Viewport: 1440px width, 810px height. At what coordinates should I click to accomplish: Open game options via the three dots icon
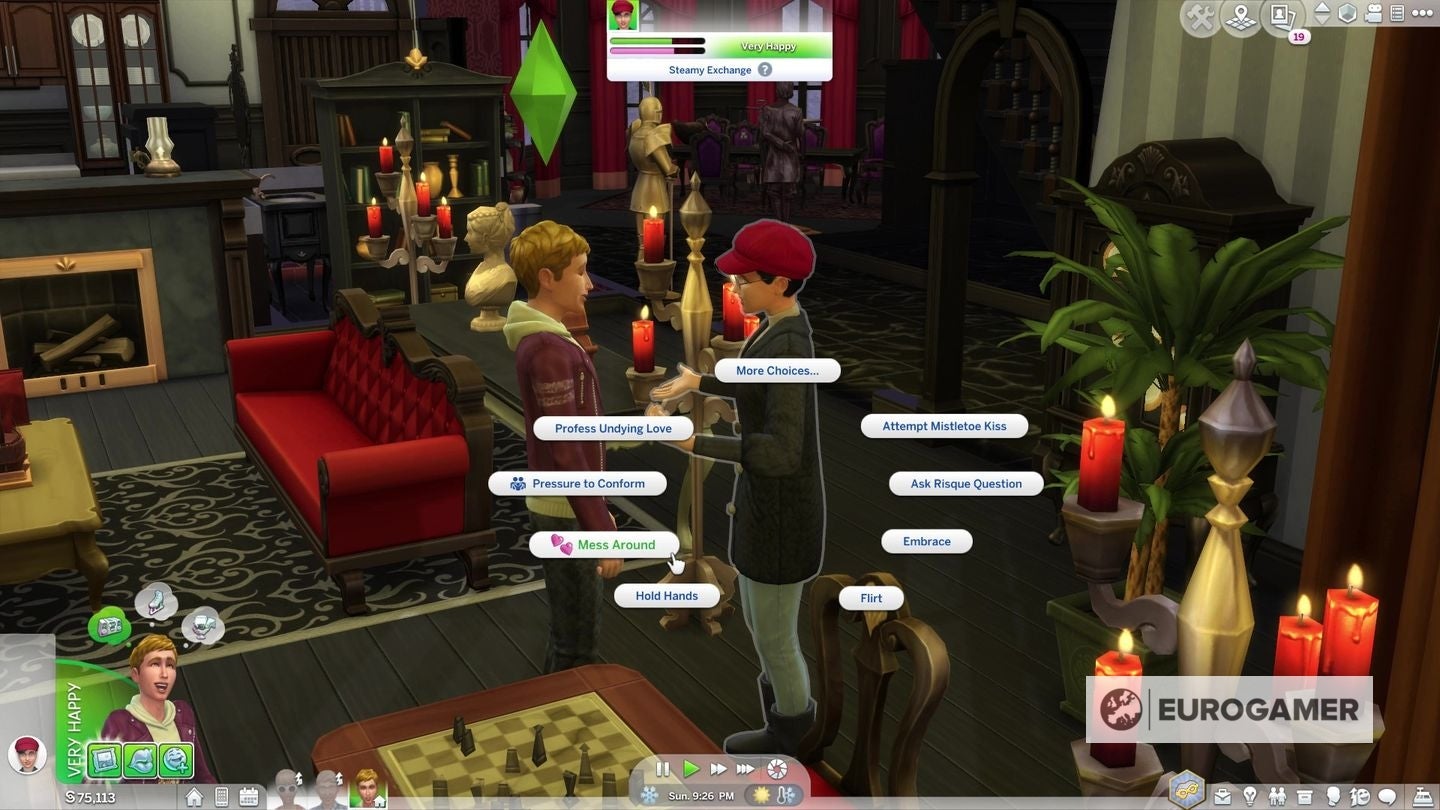1422,14
